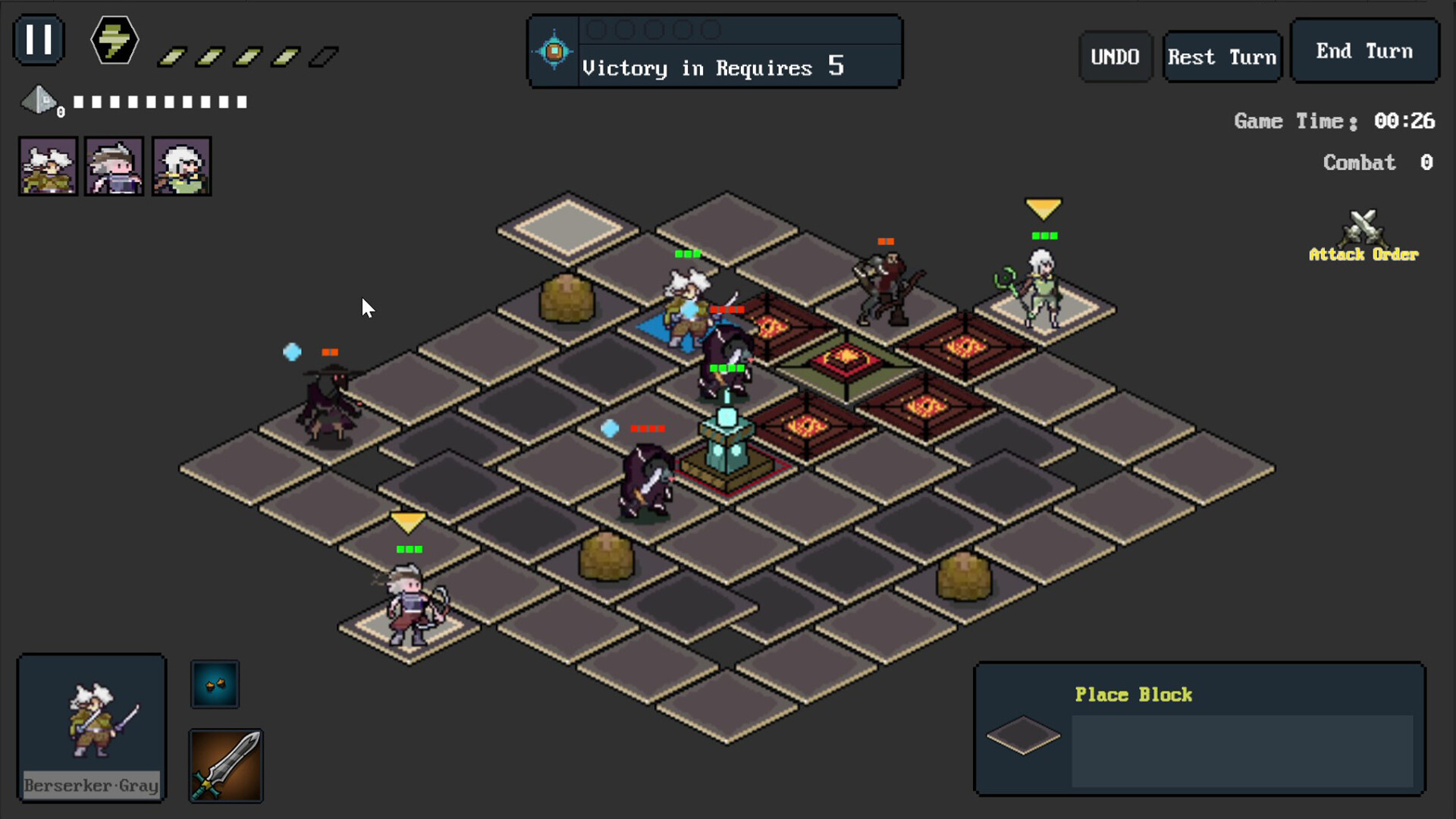Click the Victory in Requires 5 banner
Screen dimensions: 1456x819
[713, 67]
